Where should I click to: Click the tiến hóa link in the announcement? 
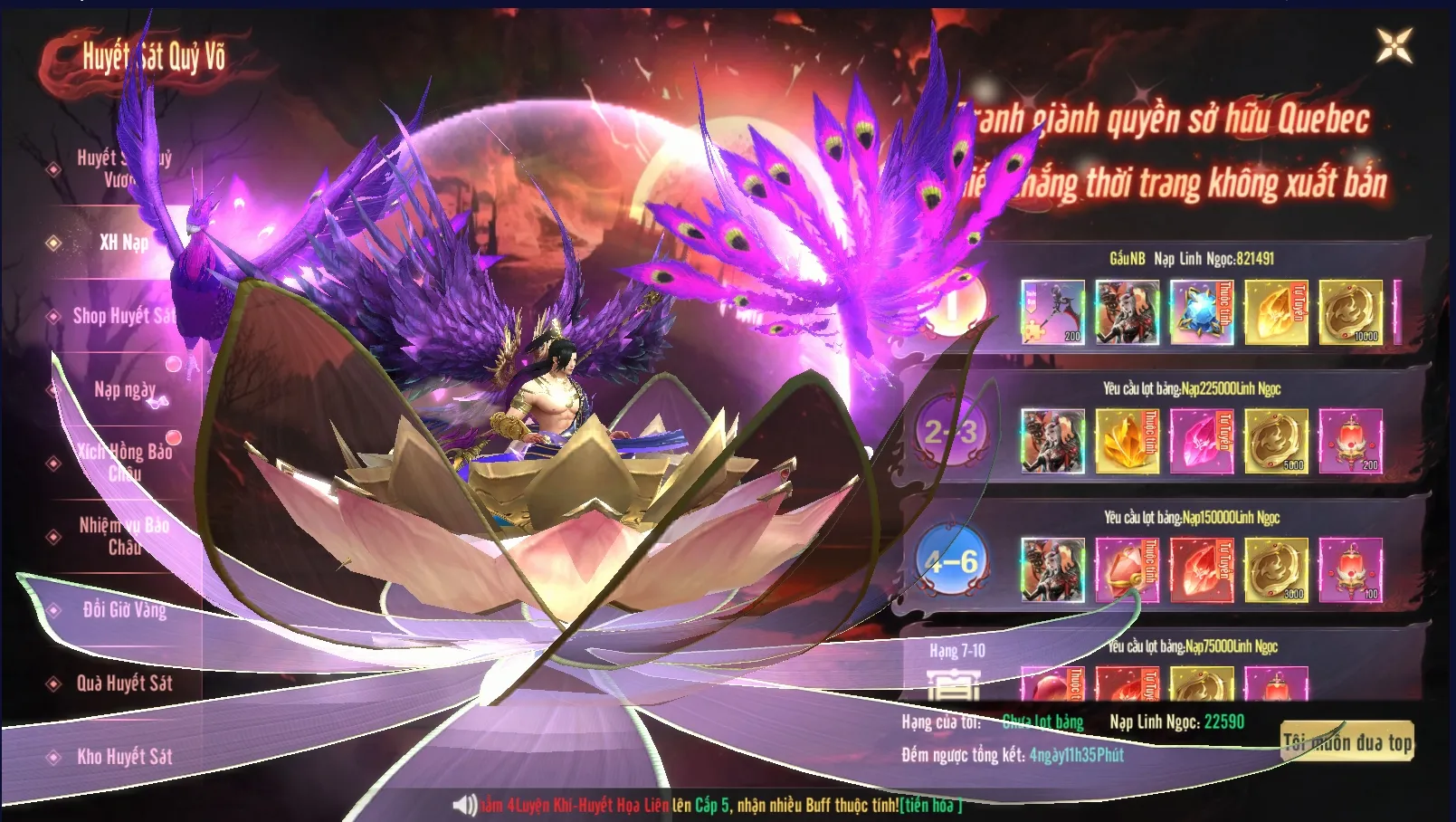click(930, 805)
